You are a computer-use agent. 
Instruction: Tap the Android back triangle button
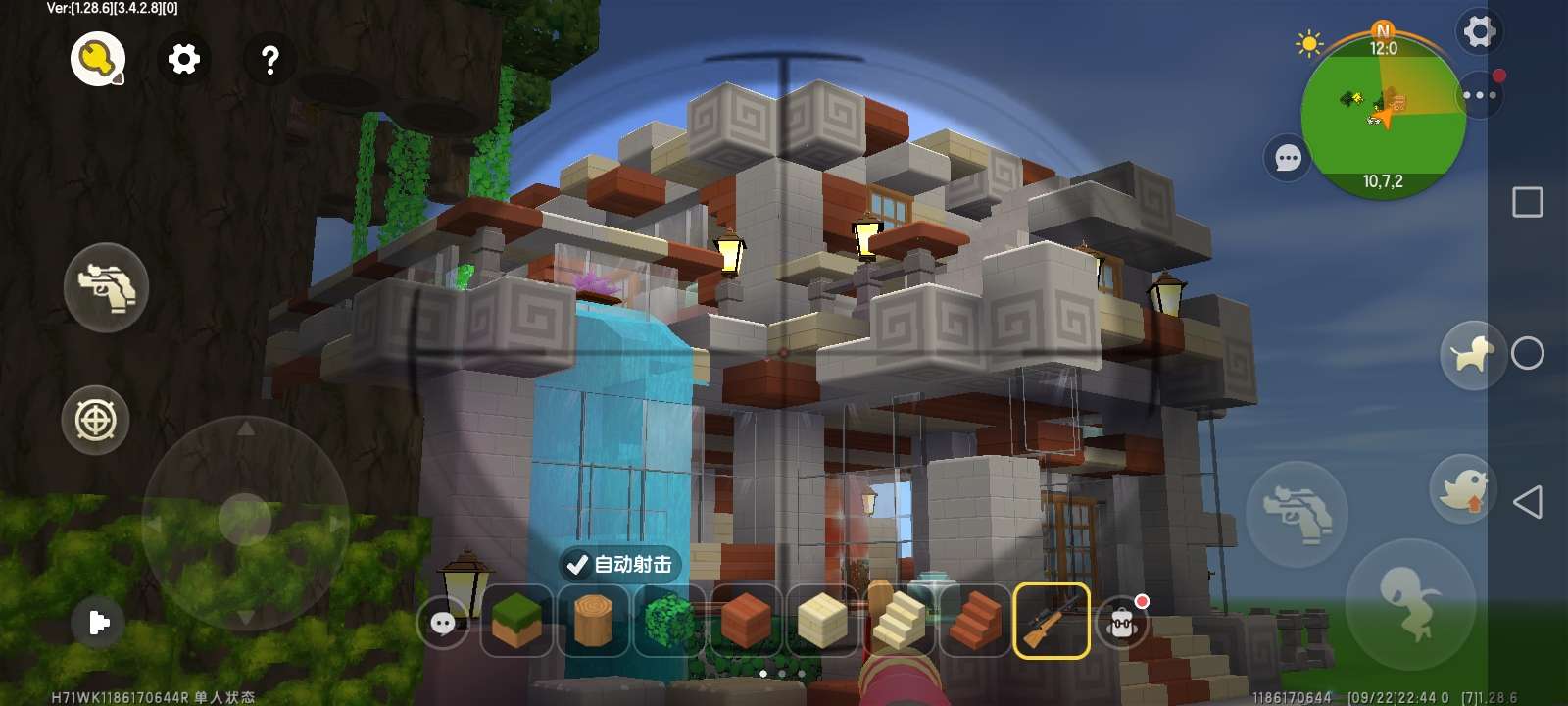click(1527, 502)
